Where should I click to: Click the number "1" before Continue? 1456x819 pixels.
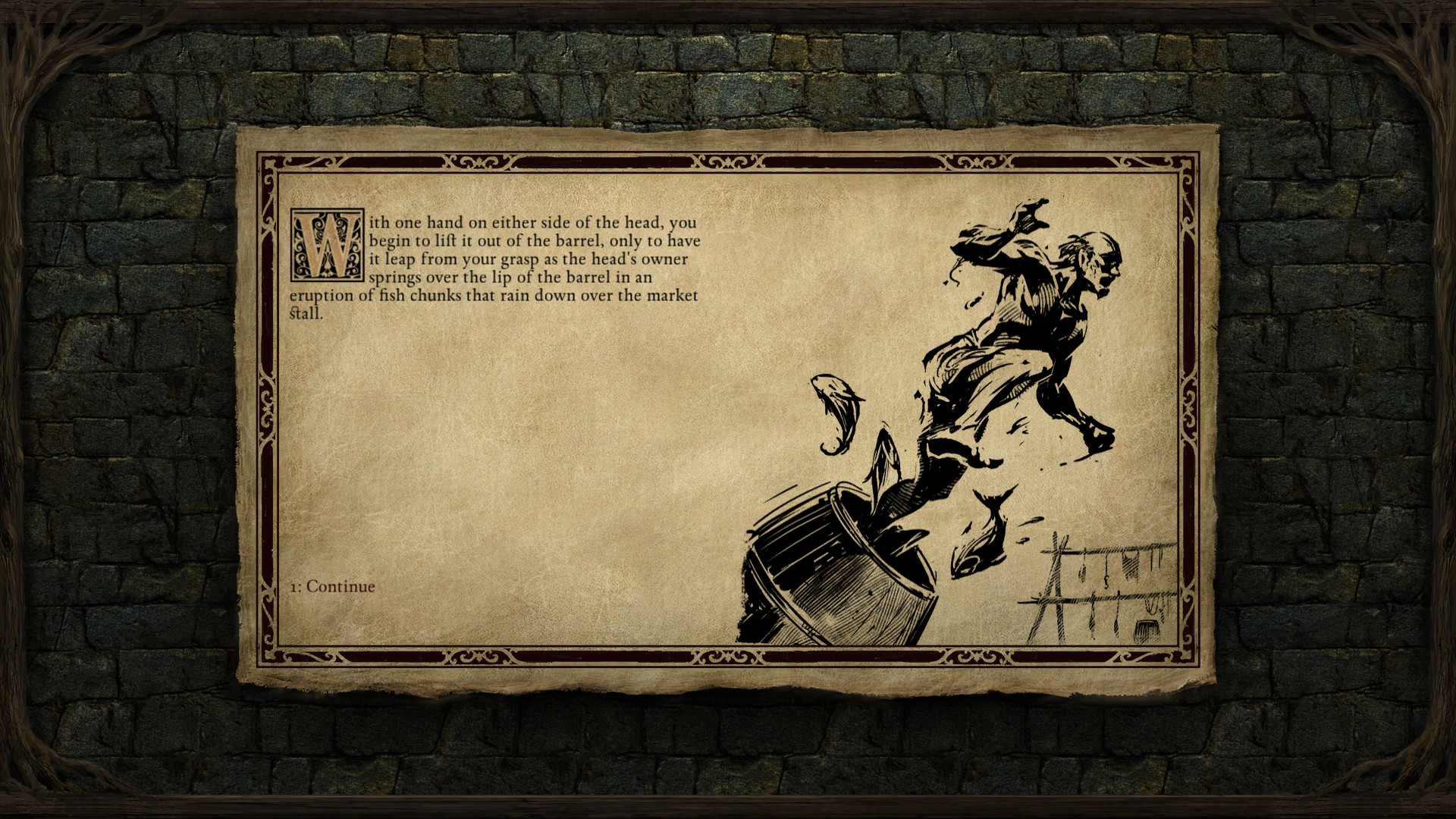(x=294, y=585)
